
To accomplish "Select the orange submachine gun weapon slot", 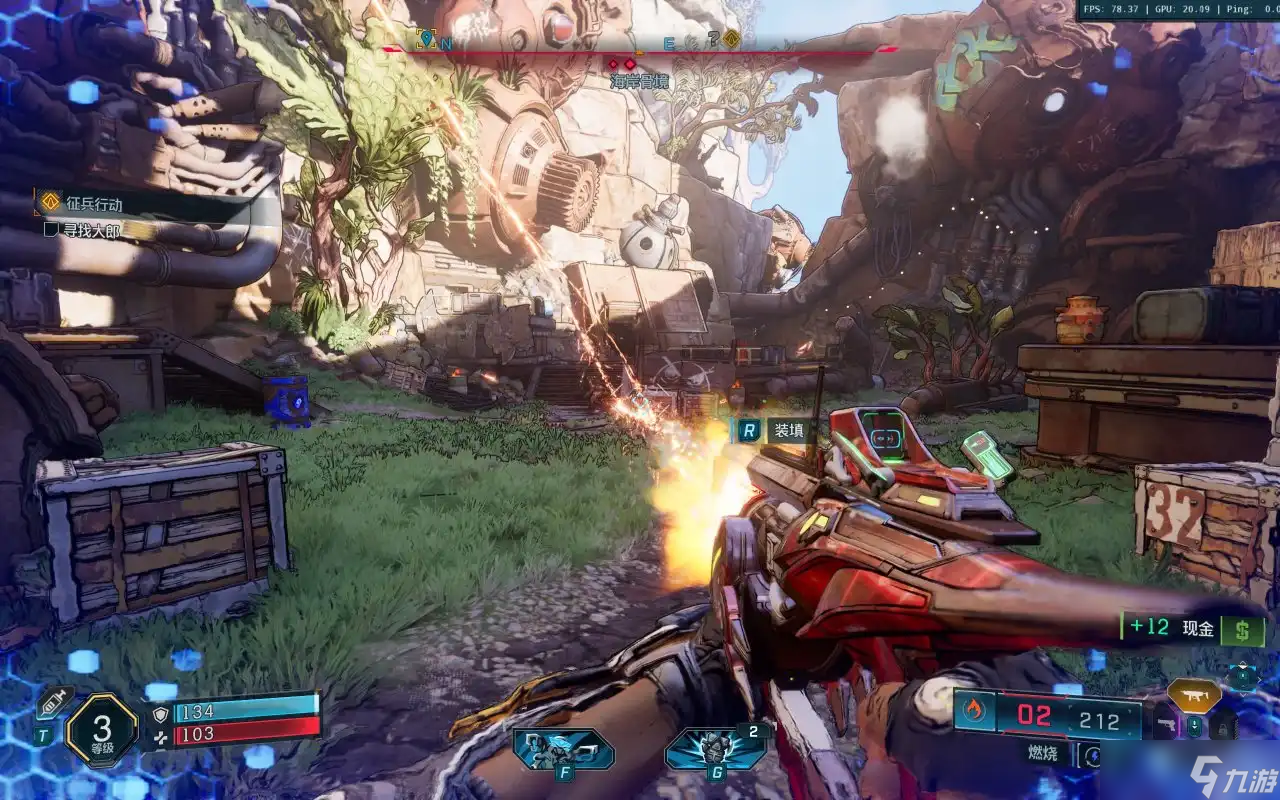I will (1194, 696).
